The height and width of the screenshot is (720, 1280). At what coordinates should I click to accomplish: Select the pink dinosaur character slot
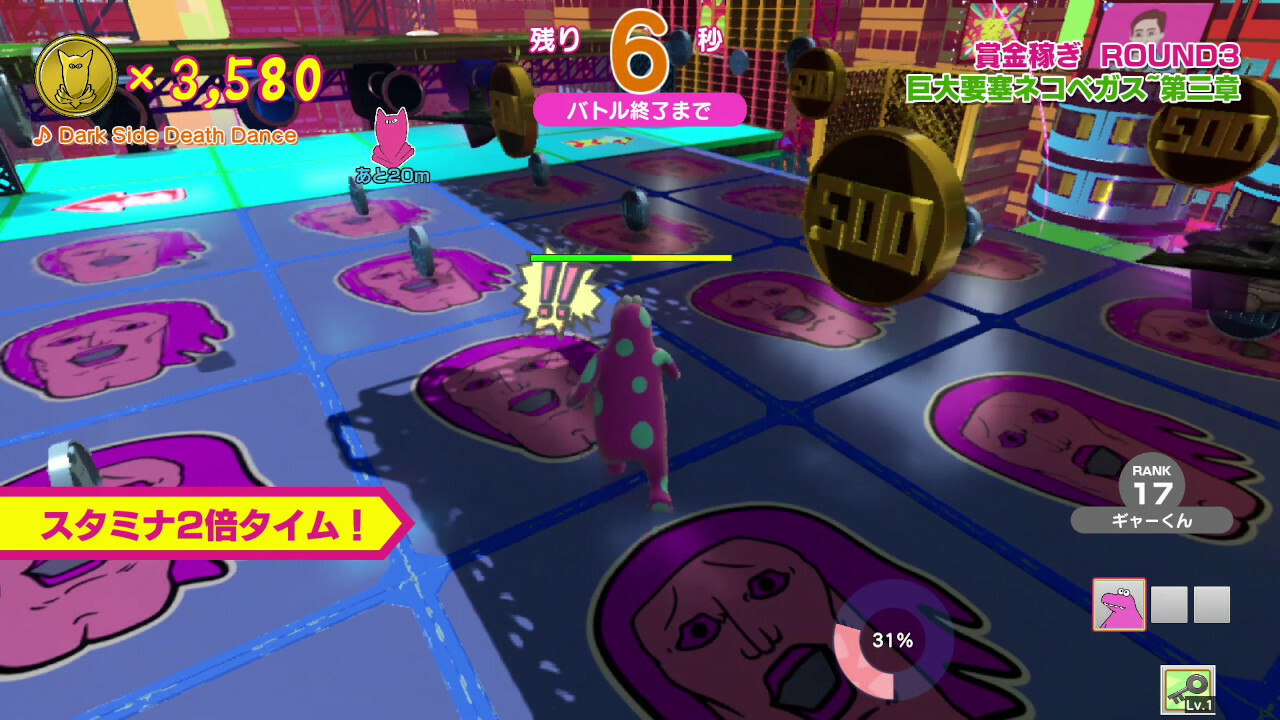pyautogui.click(x=1119, y=605)
